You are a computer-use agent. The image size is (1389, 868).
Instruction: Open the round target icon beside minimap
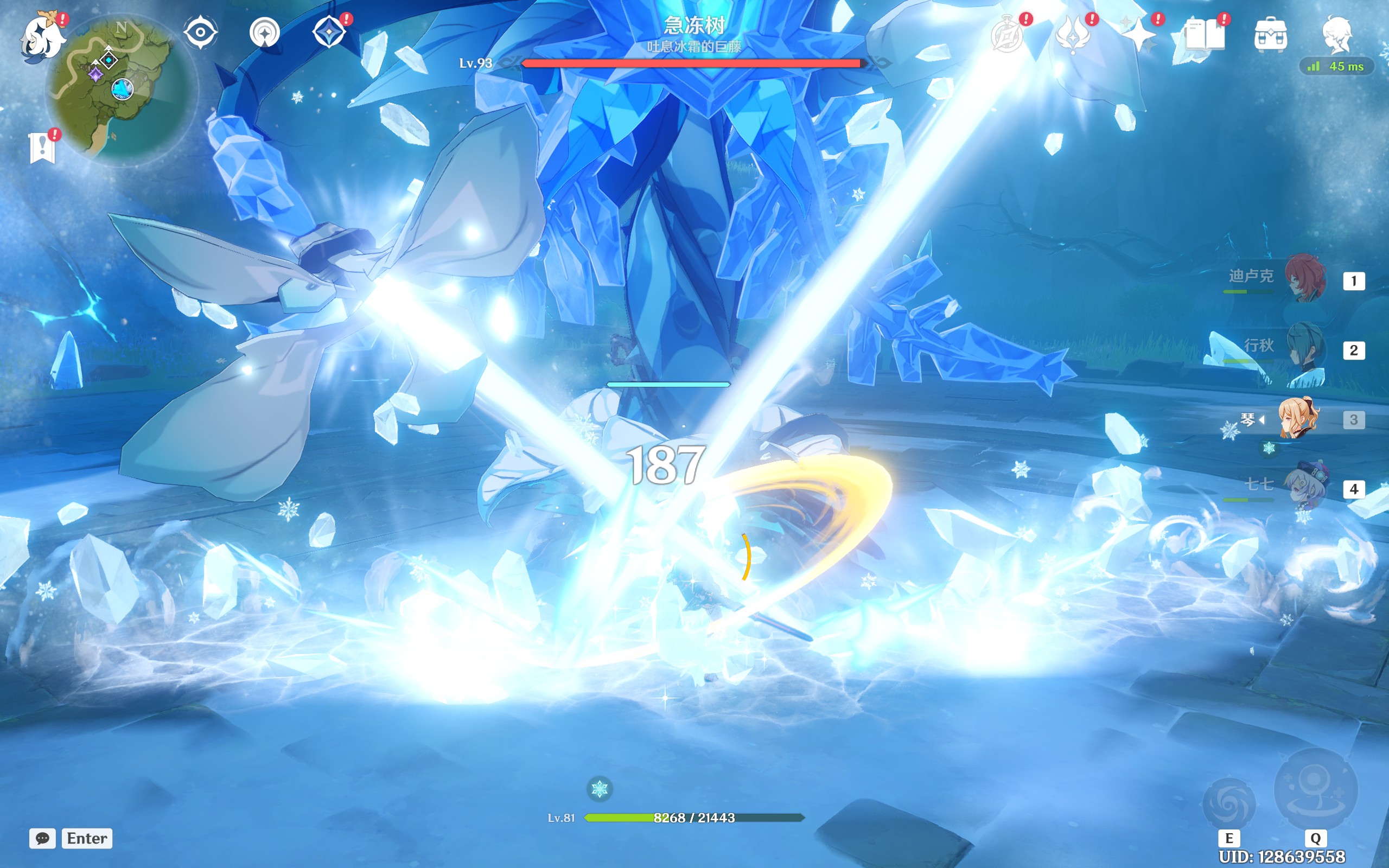pos(265,32)
